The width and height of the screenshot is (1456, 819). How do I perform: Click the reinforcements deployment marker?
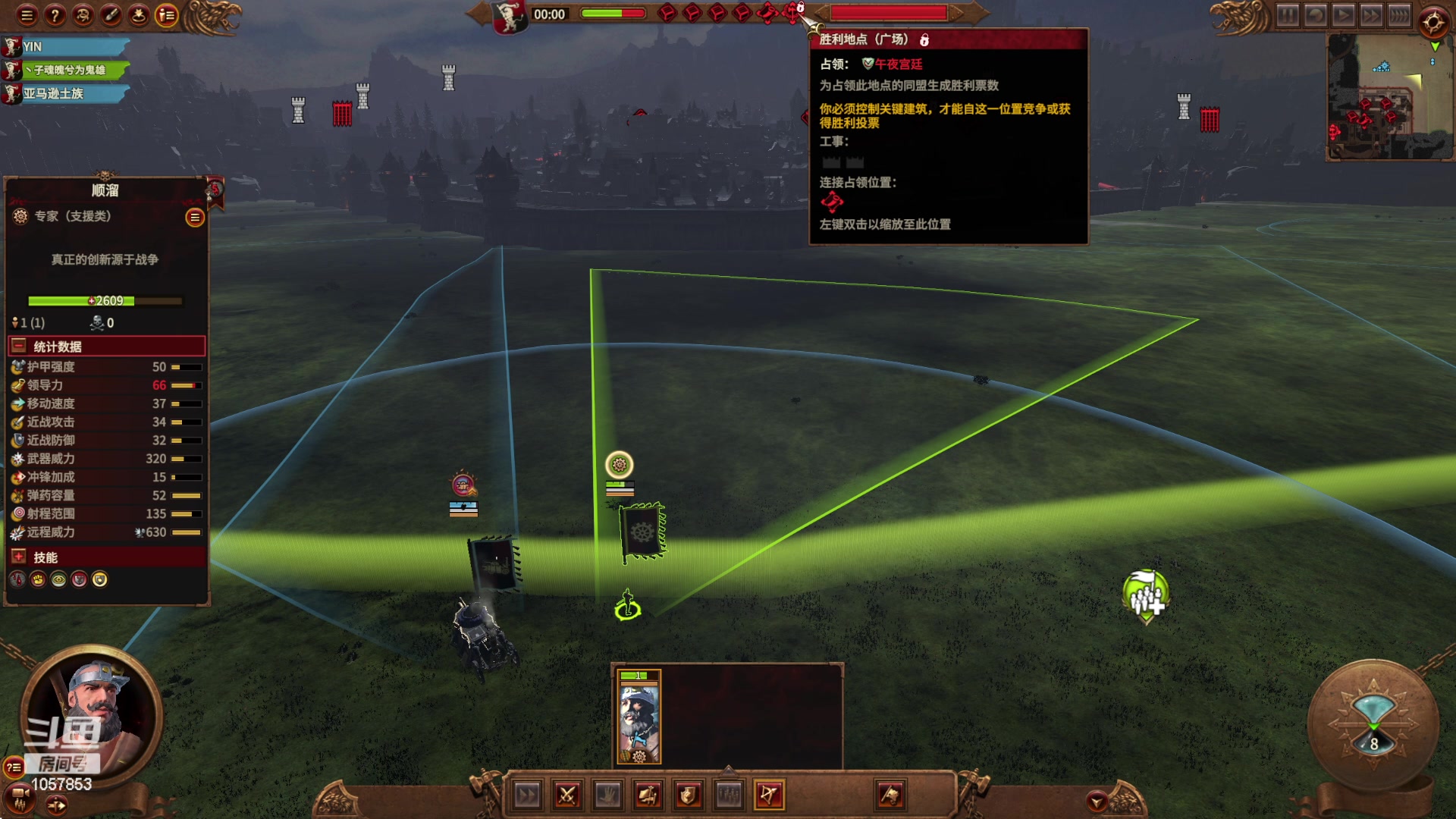[x=1146, y=597]
